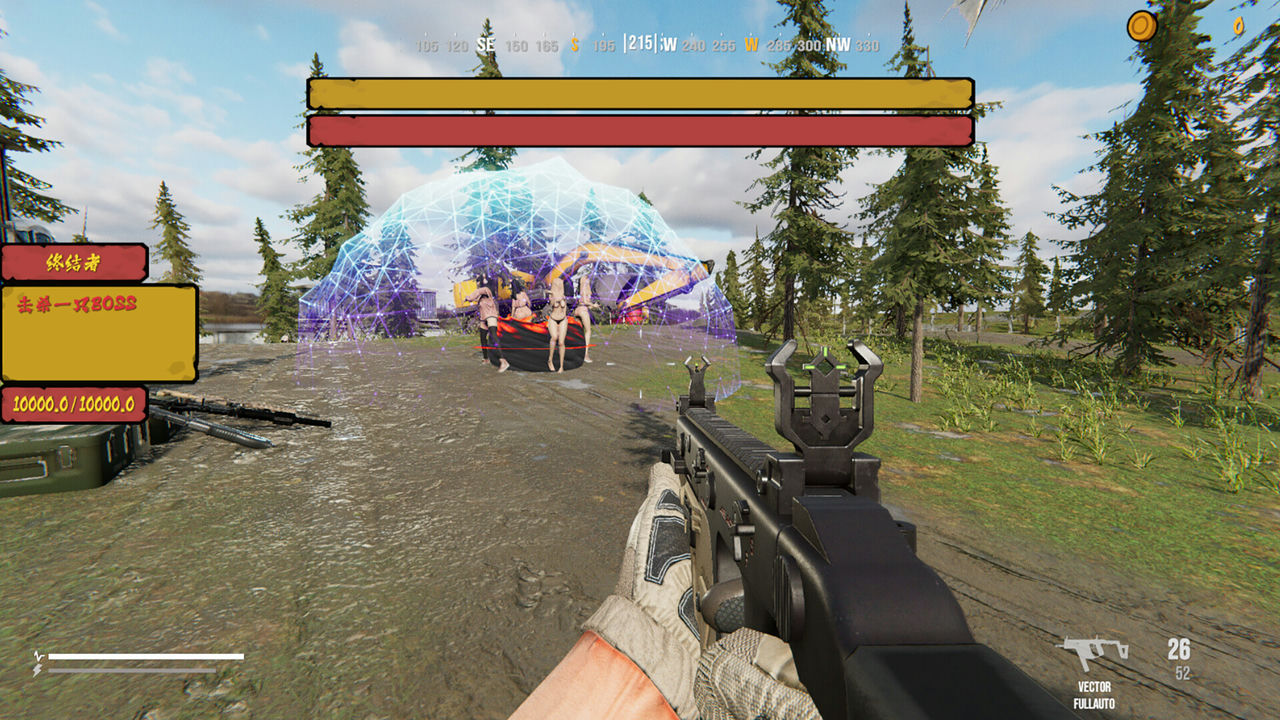Open the 终结者 quest title banner
This screenshot has width=1280, height=720.
pyautogui.click(x=75, y=263)
